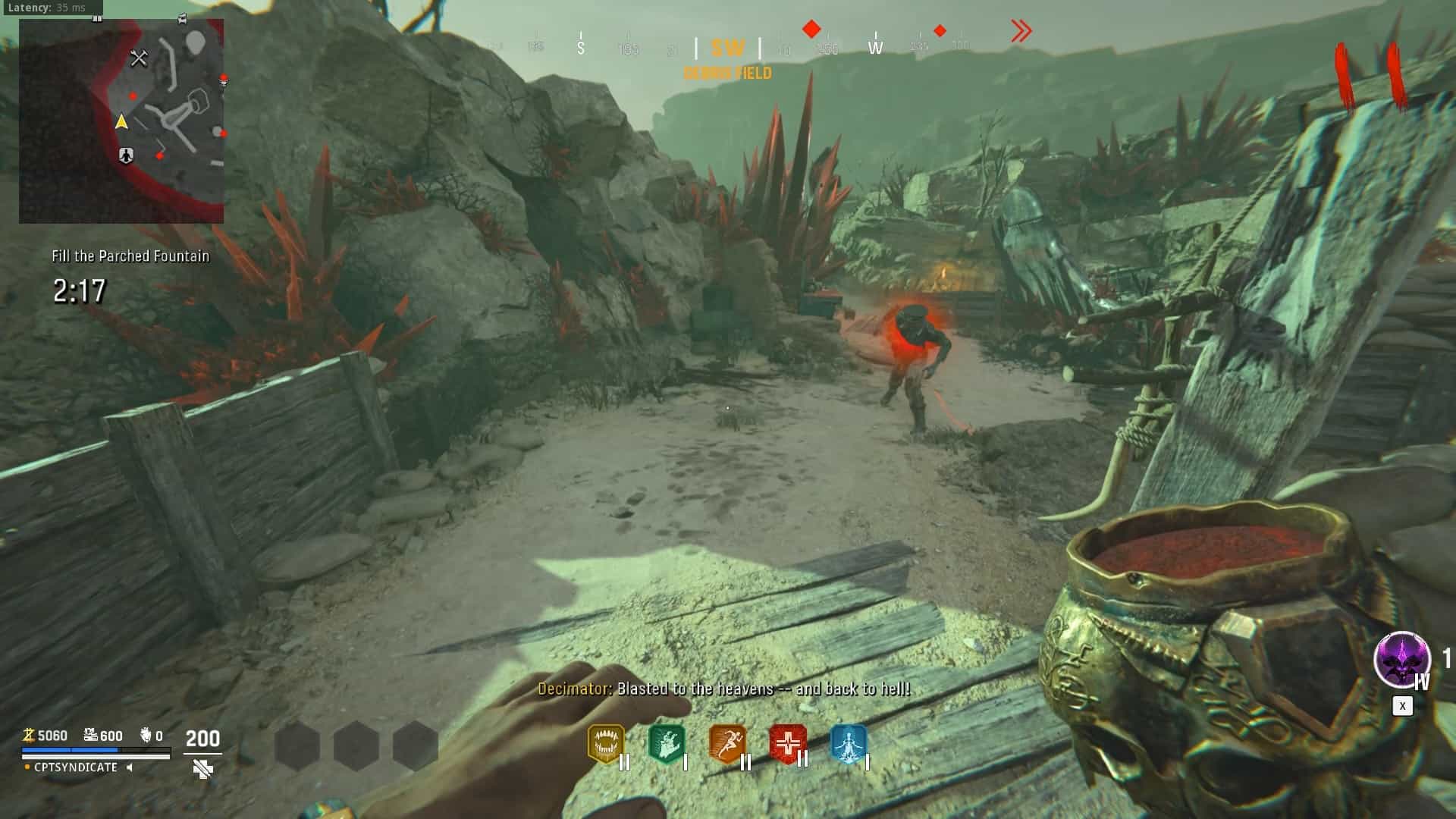
Task: Select the red medical cross perk icon
Action: click(x=787, y=743)
